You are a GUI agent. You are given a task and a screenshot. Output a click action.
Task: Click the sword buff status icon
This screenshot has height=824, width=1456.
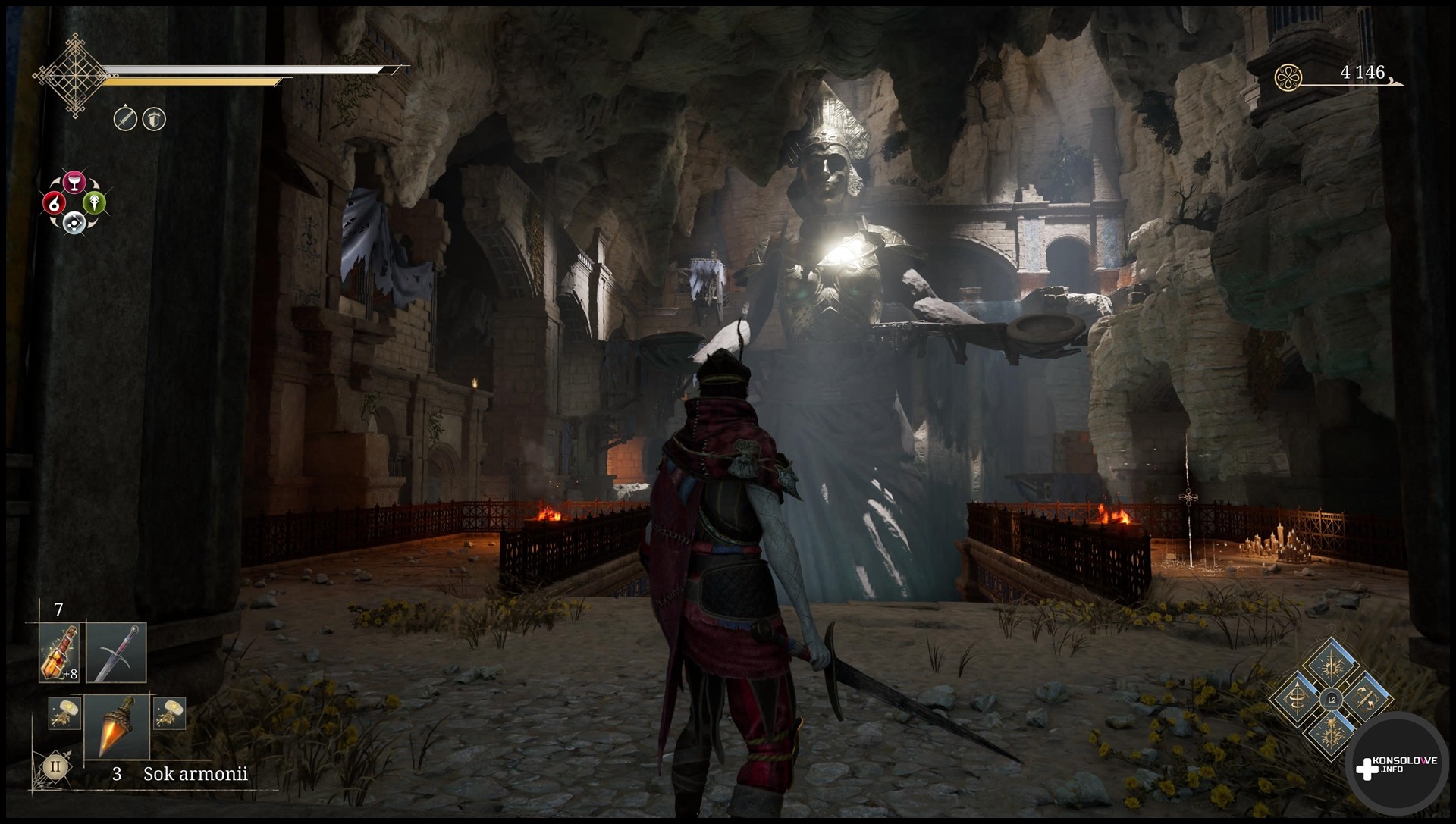[125, 119]
